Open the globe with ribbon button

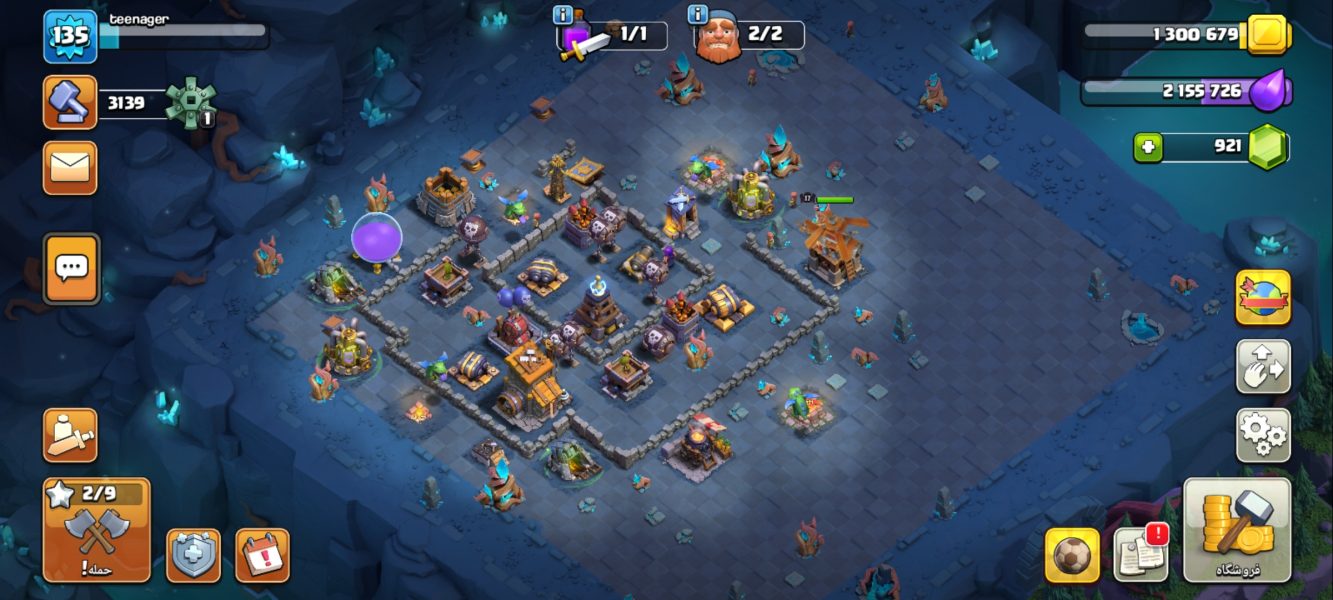(1263, 297)
